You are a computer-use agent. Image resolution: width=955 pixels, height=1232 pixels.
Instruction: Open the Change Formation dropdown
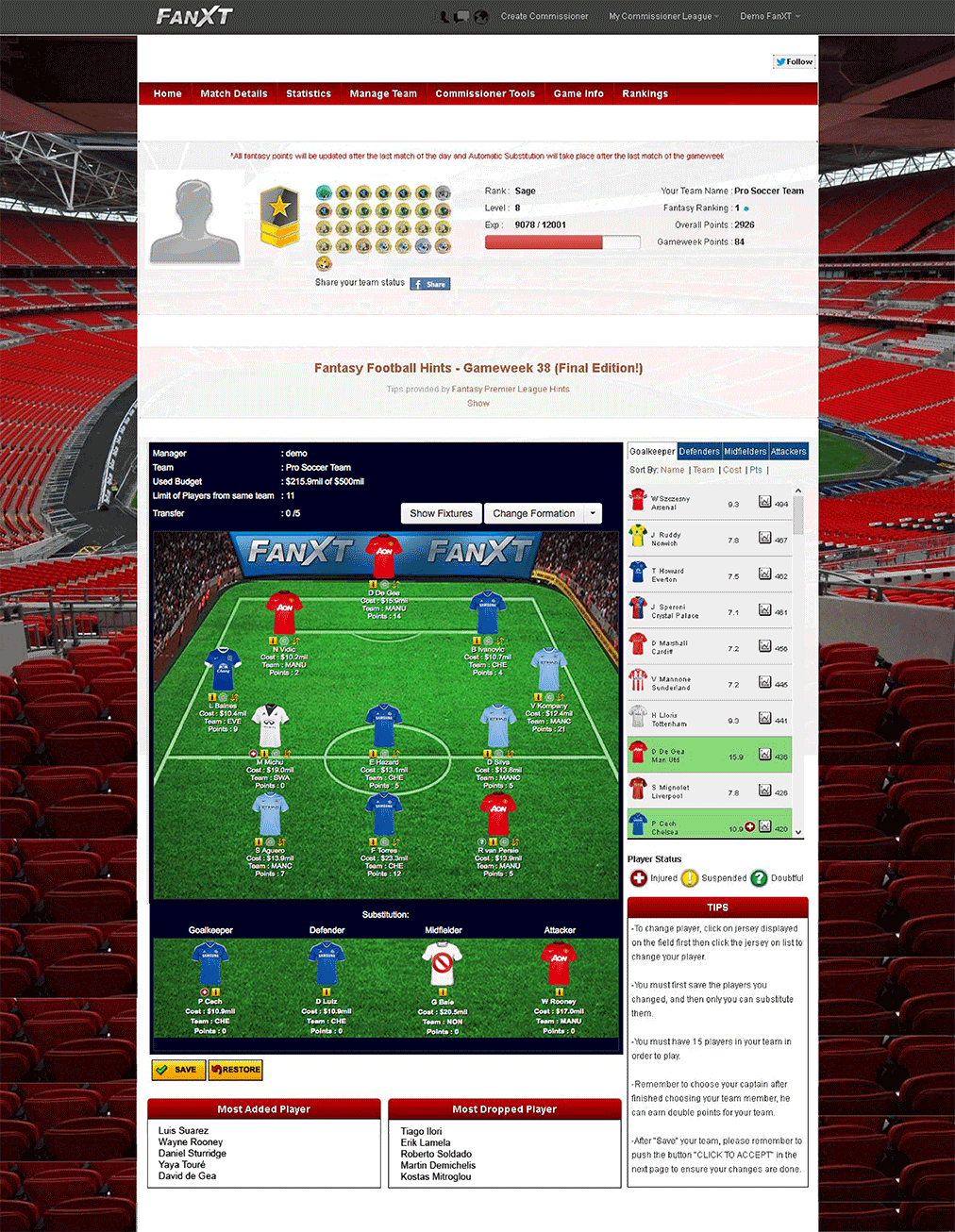543,513
